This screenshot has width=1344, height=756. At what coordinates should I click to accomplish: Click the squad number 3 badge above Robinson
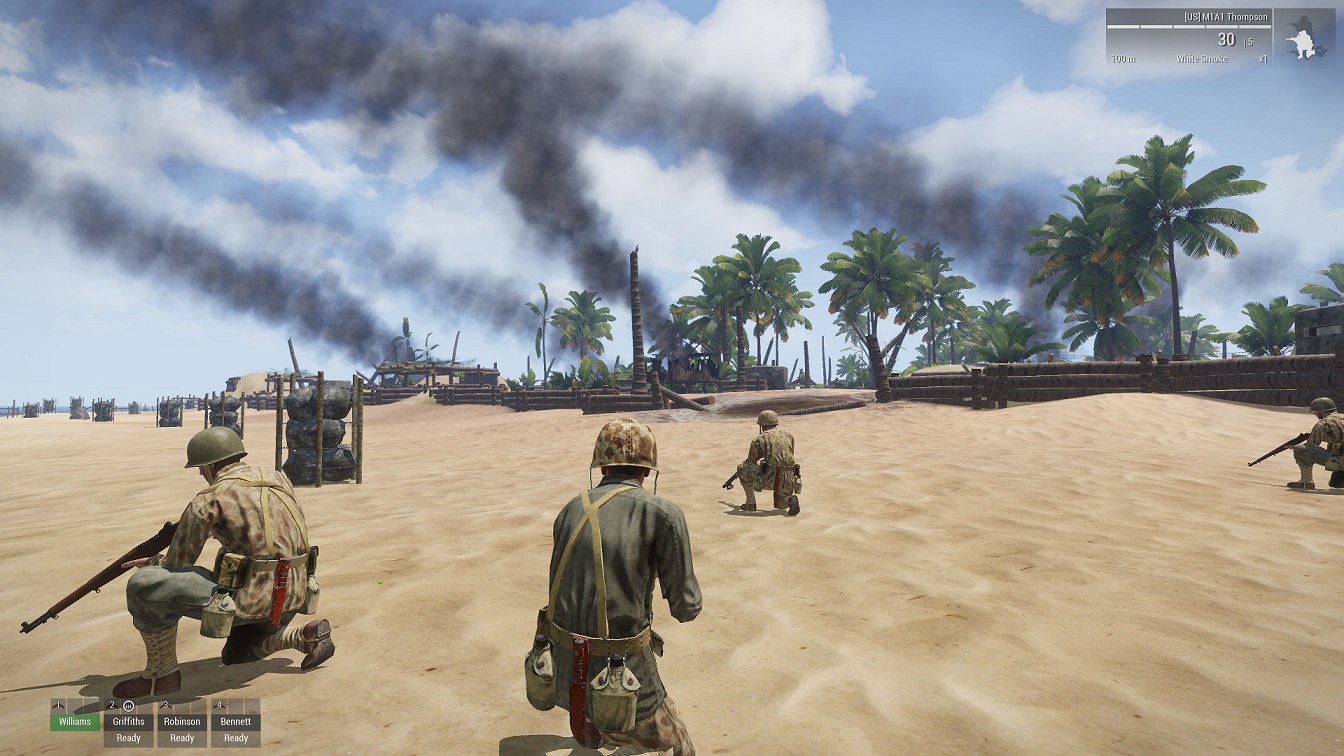(x=166, y=704)
